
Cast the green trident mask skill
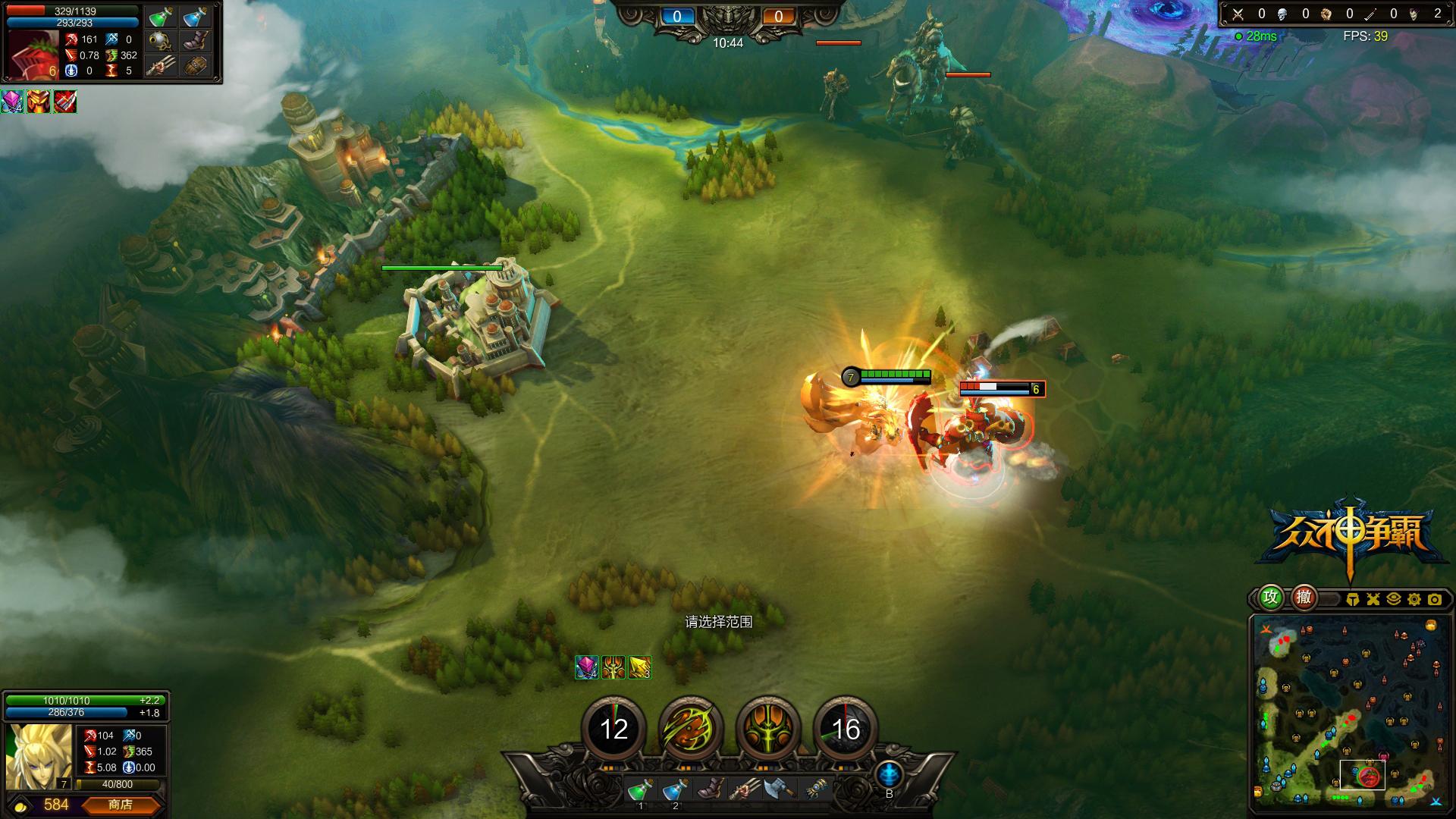tap(768, 729)
